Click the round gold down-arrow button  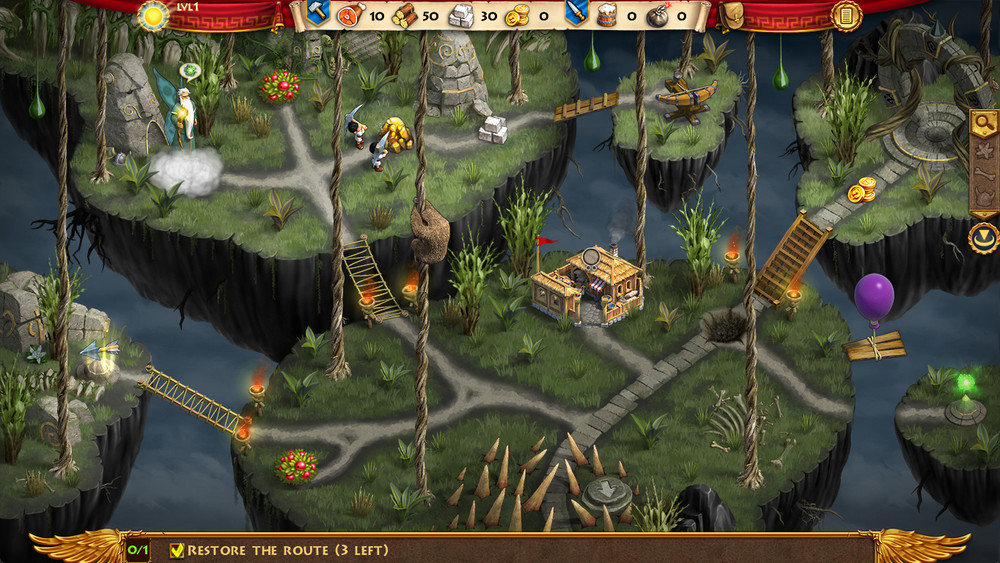984,238
